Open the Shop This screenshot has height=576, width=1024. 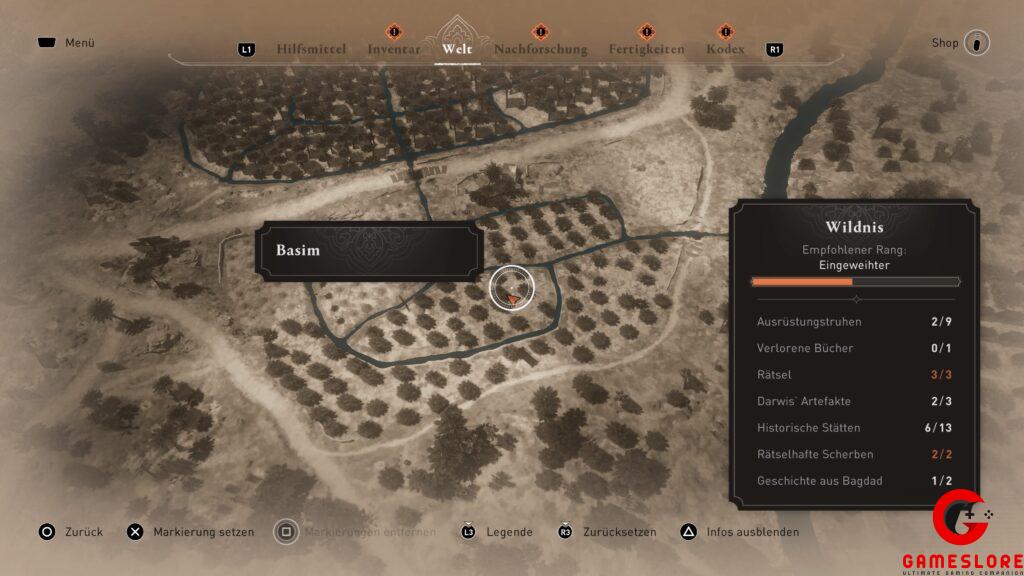tap(961, 43)
